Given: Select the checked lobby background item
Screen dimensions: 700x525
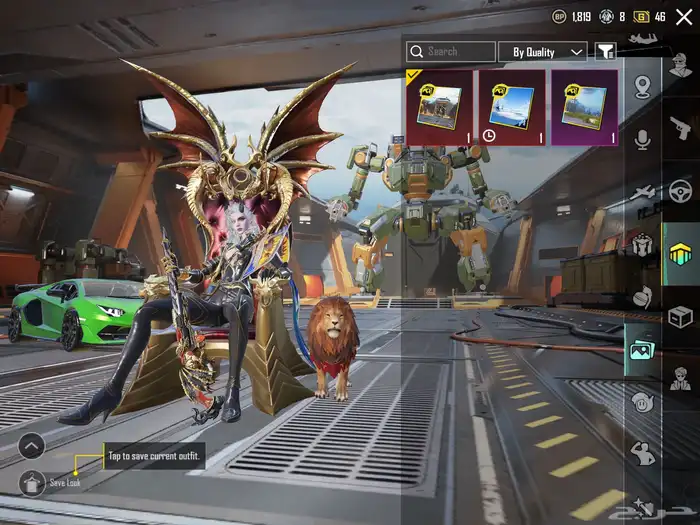Looking at the screenshot, I should point(439,107).
